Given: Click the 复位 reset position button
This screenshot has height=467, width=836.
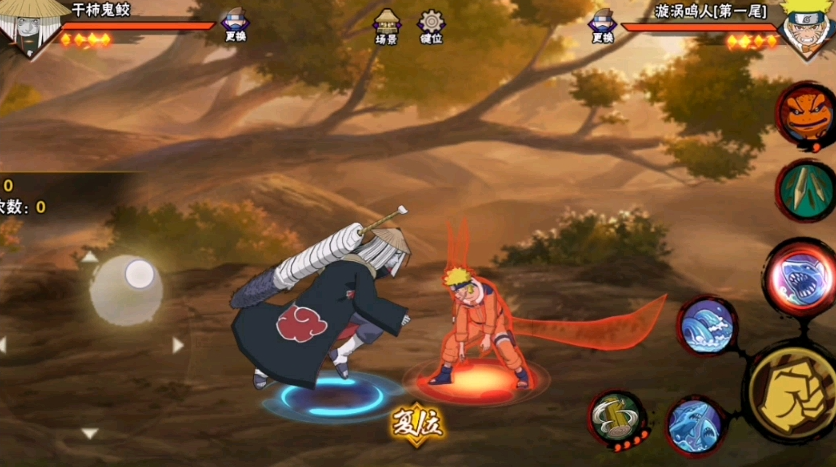Looking at the screenshot, I should pyautogui.click(x=417, y=423).
